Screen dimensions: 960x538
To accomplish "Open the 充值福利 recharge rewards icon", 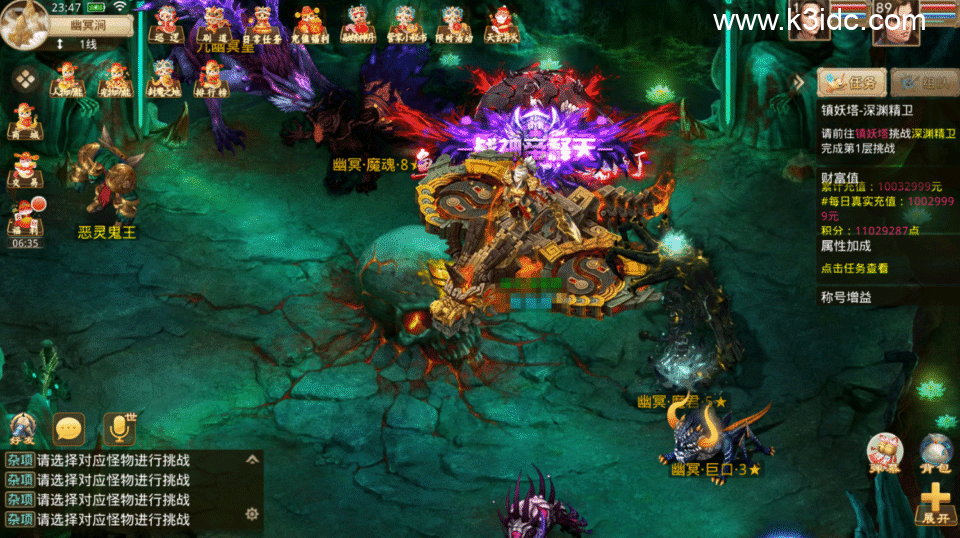I will click(x=309, y=23).
